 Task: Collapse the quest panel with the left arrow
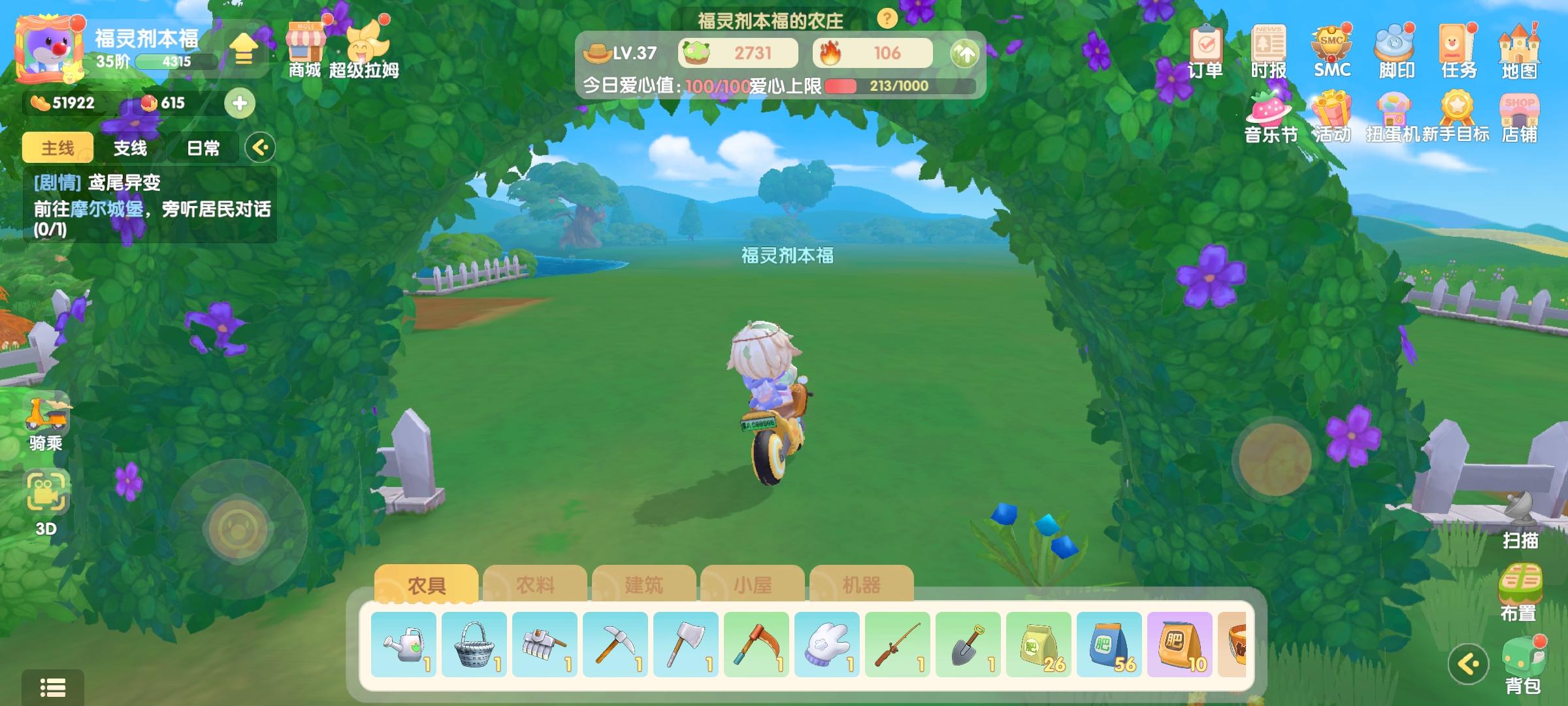(x=261, y=148)
